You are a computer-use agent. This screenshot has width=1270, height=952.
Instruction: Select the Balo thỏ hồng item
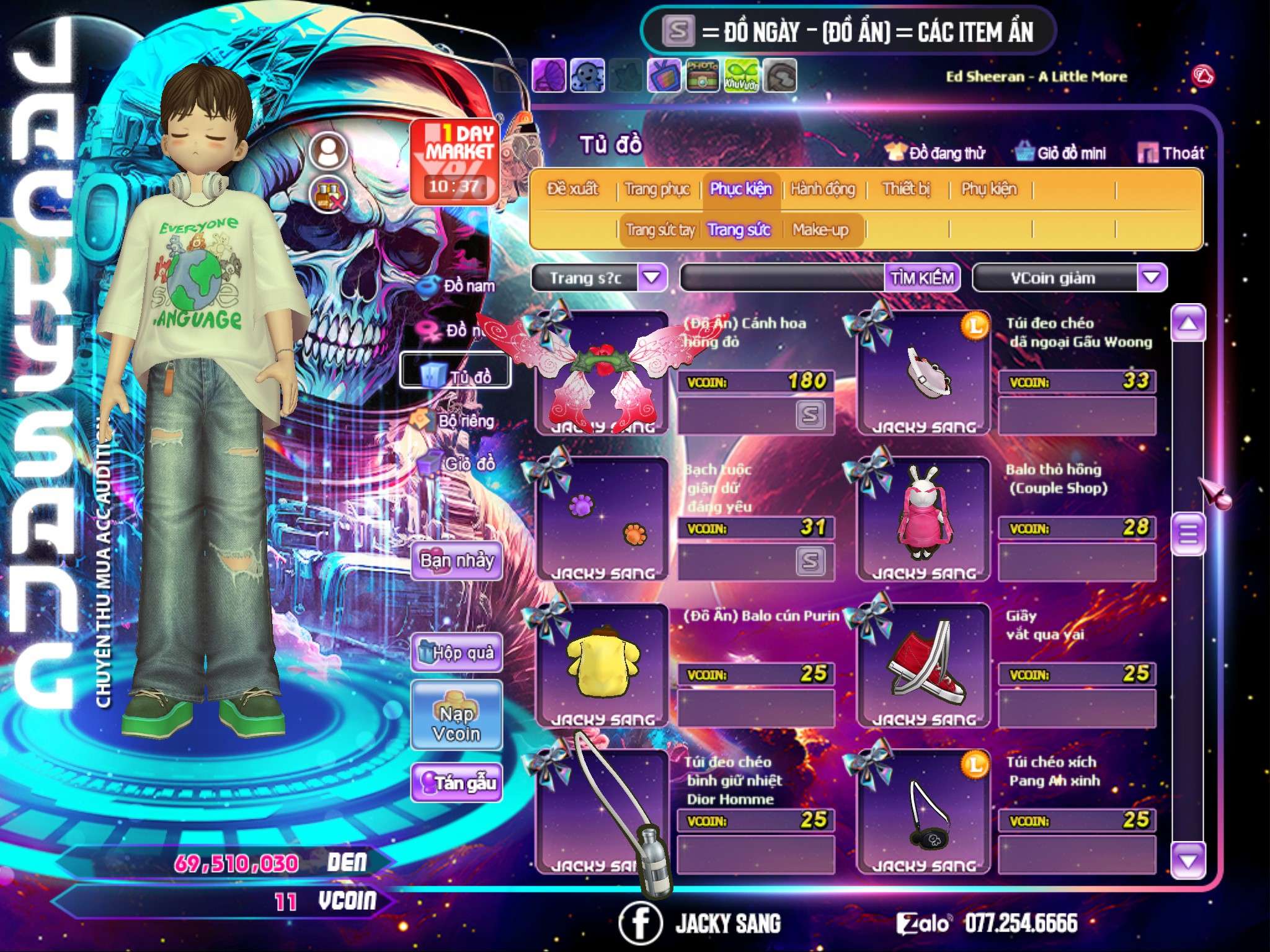pyautogui.click(x=923, y=518)
